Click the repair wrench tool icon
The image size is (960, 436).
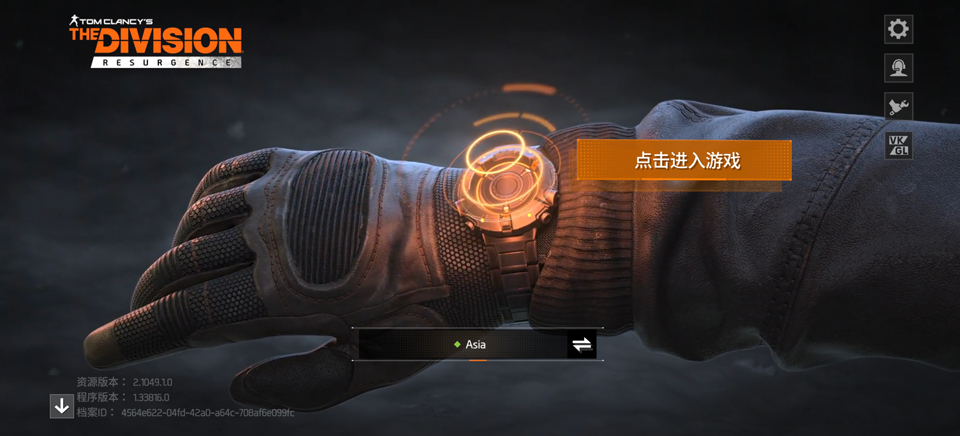tap(898, 106)
